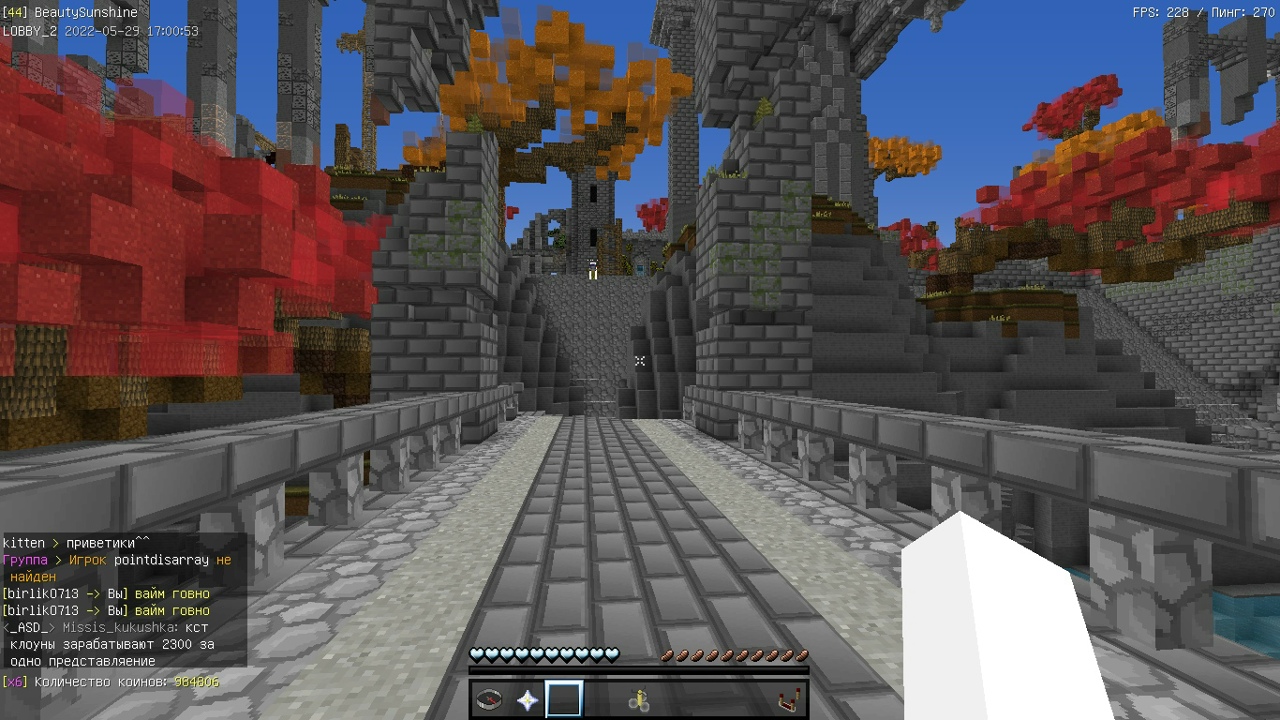Choose the yellow bee item slot
This screenshot has height=720, width=1280.
(x=639, y=701)
